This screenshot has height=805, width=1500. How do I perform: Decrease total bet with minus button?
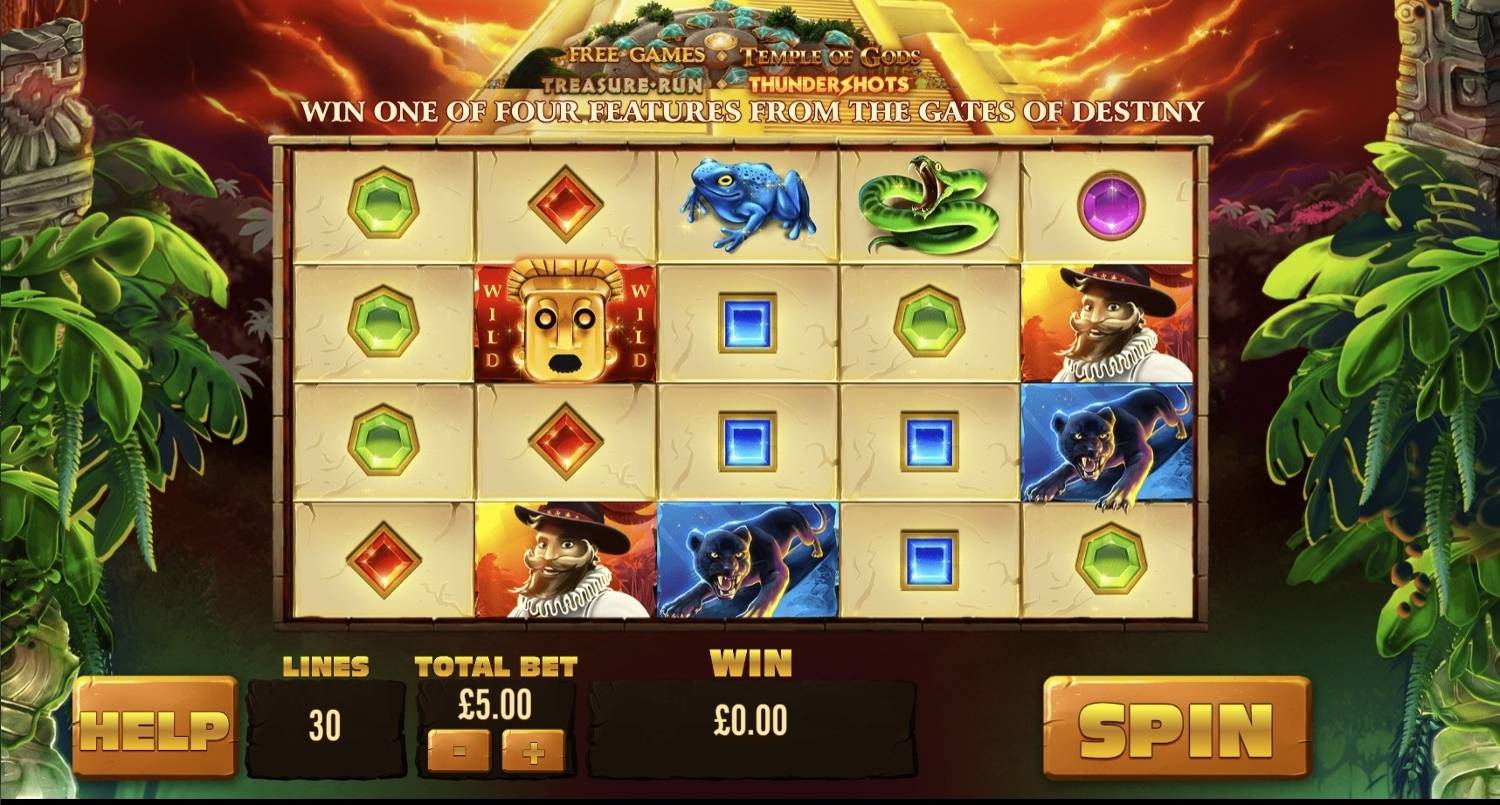pos(459,751)
